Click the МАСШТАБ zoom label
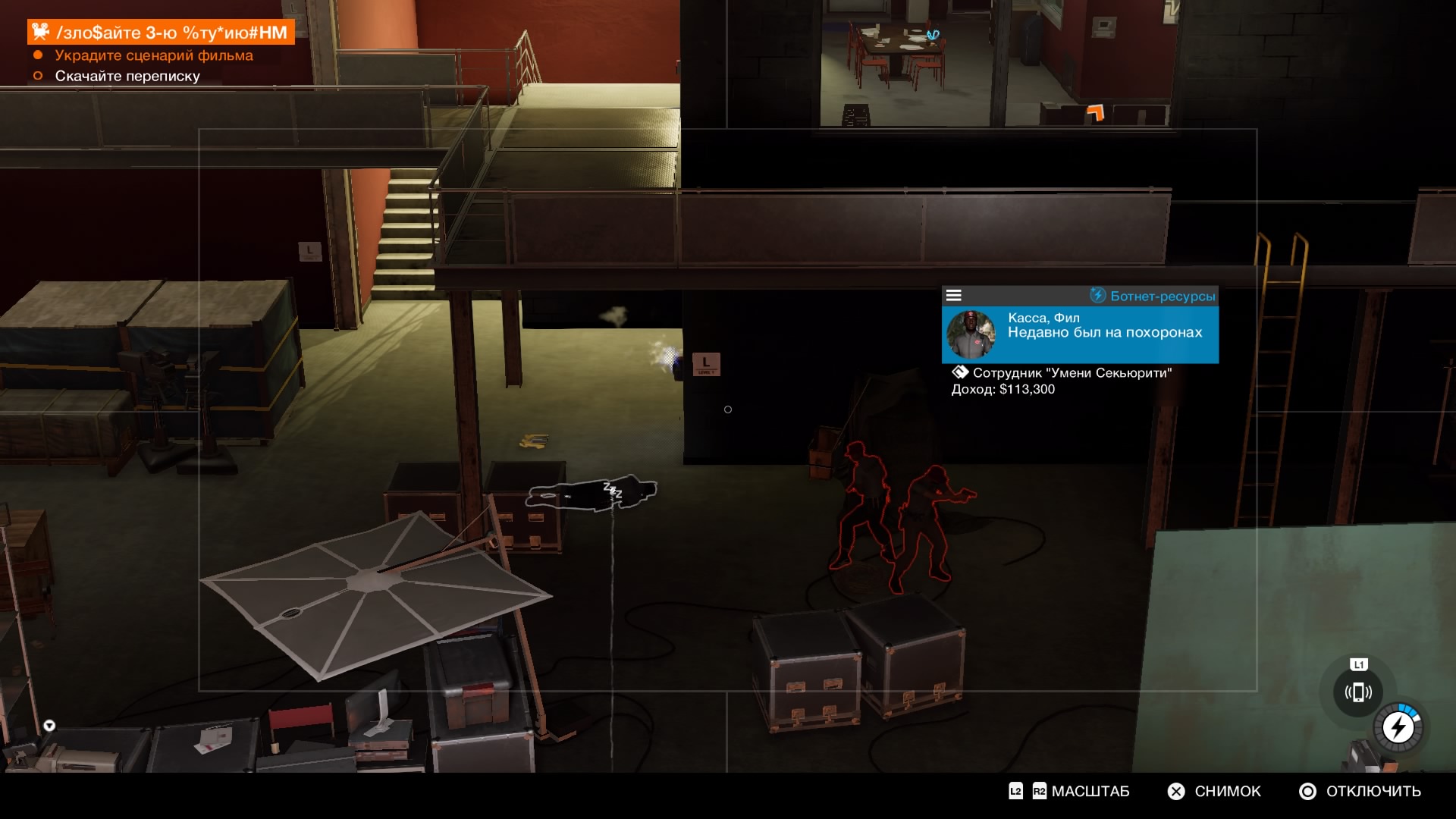1456x819 pixels. coord(1090,791)
